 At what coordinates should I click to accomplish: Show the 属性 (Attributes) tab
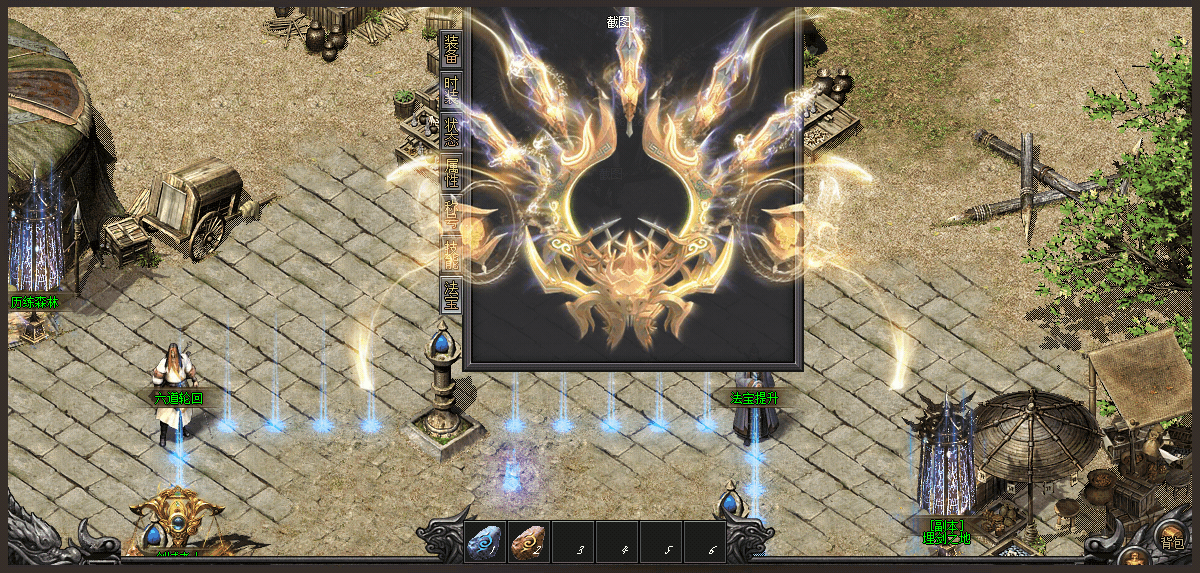(x=451, y=172)
